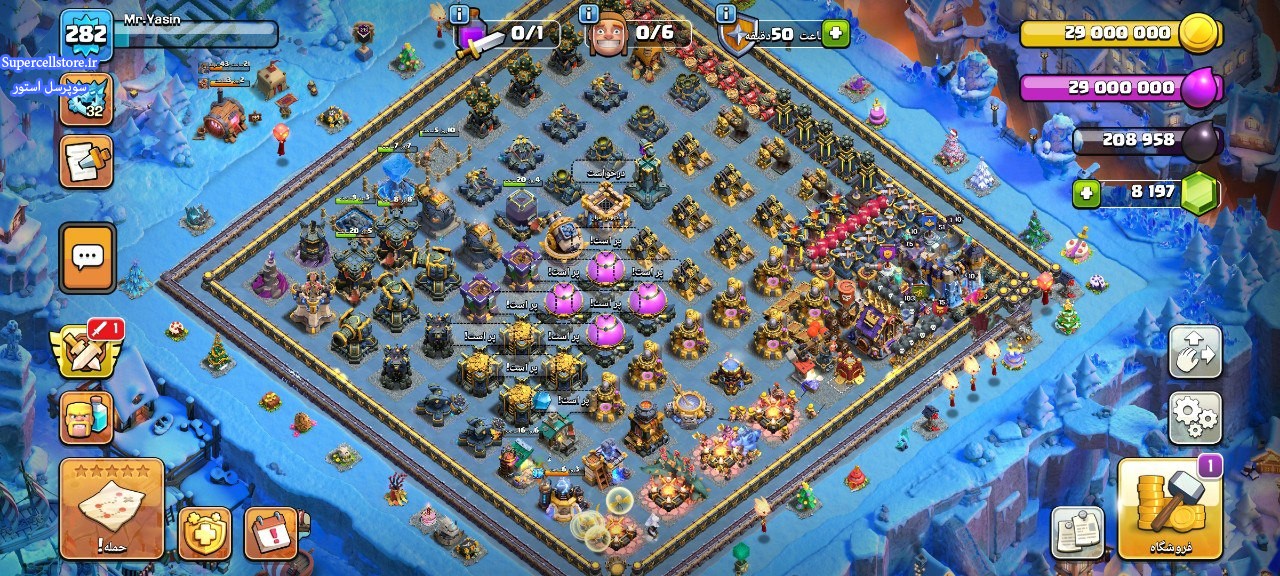
Task: Open the shop with the hammer icon
Action: [x=1171, y=508]
